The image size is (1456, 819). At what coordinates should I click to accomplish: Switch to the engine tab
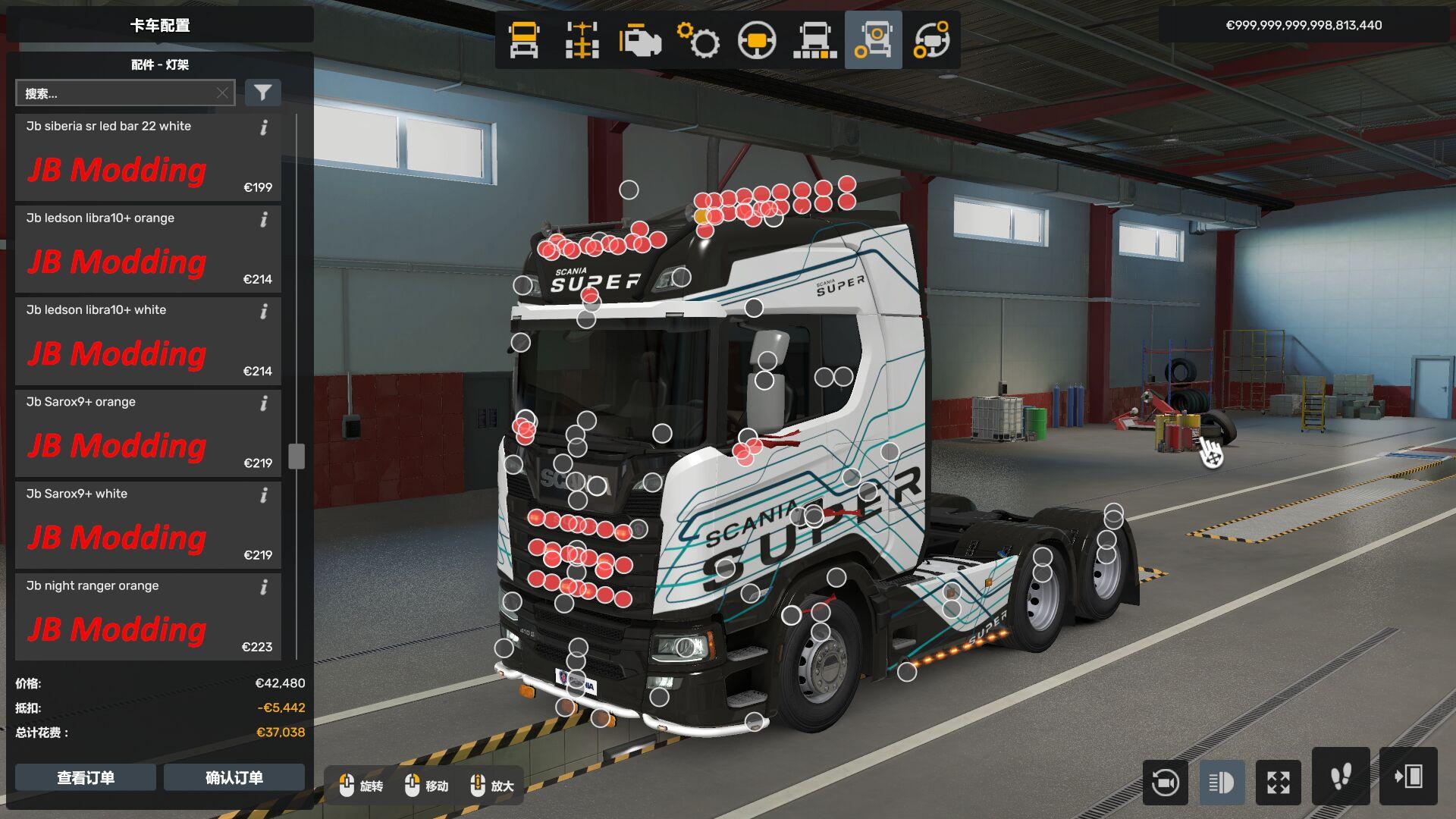coord(640,40)
